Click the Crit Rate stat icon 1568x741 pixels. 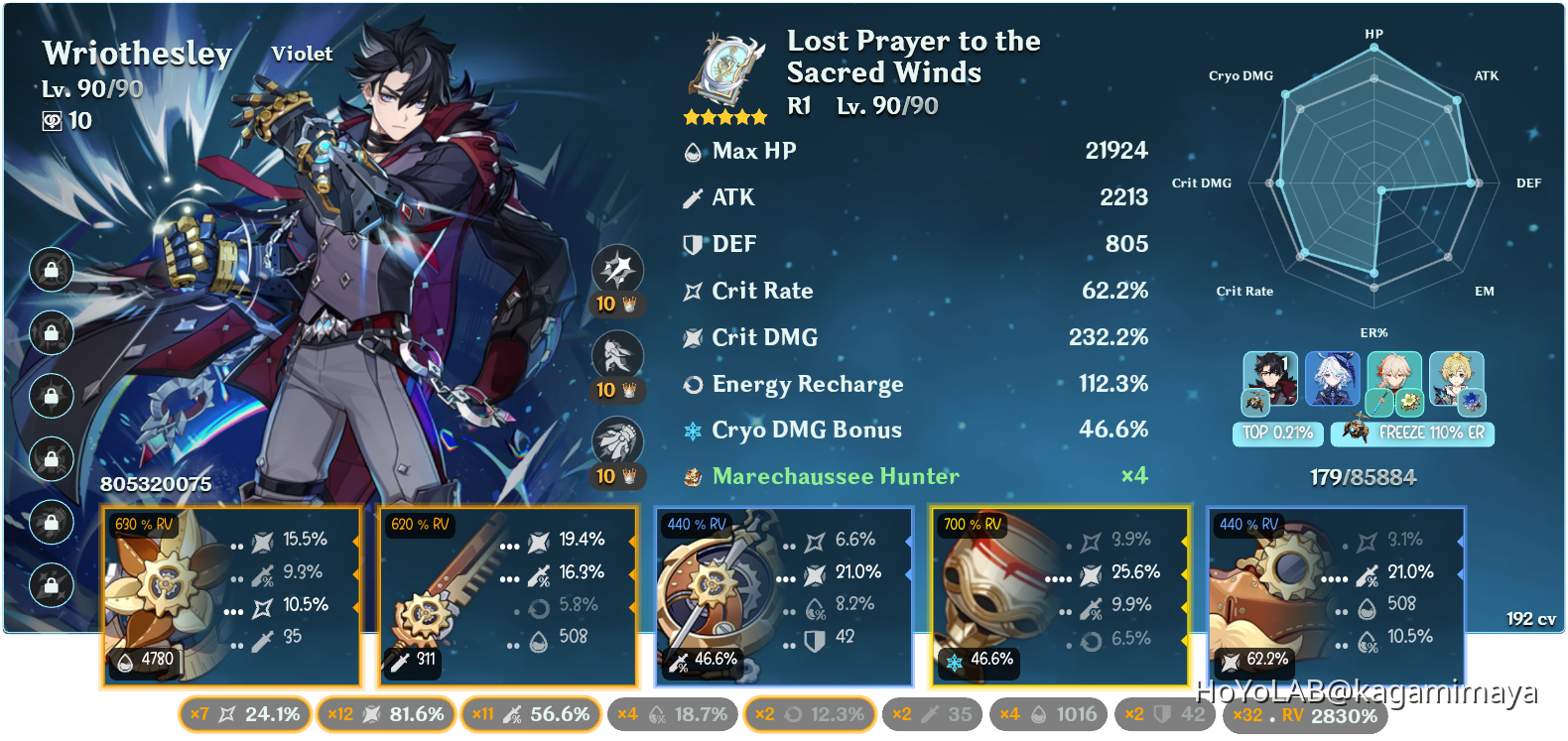(x=693, y=291)
